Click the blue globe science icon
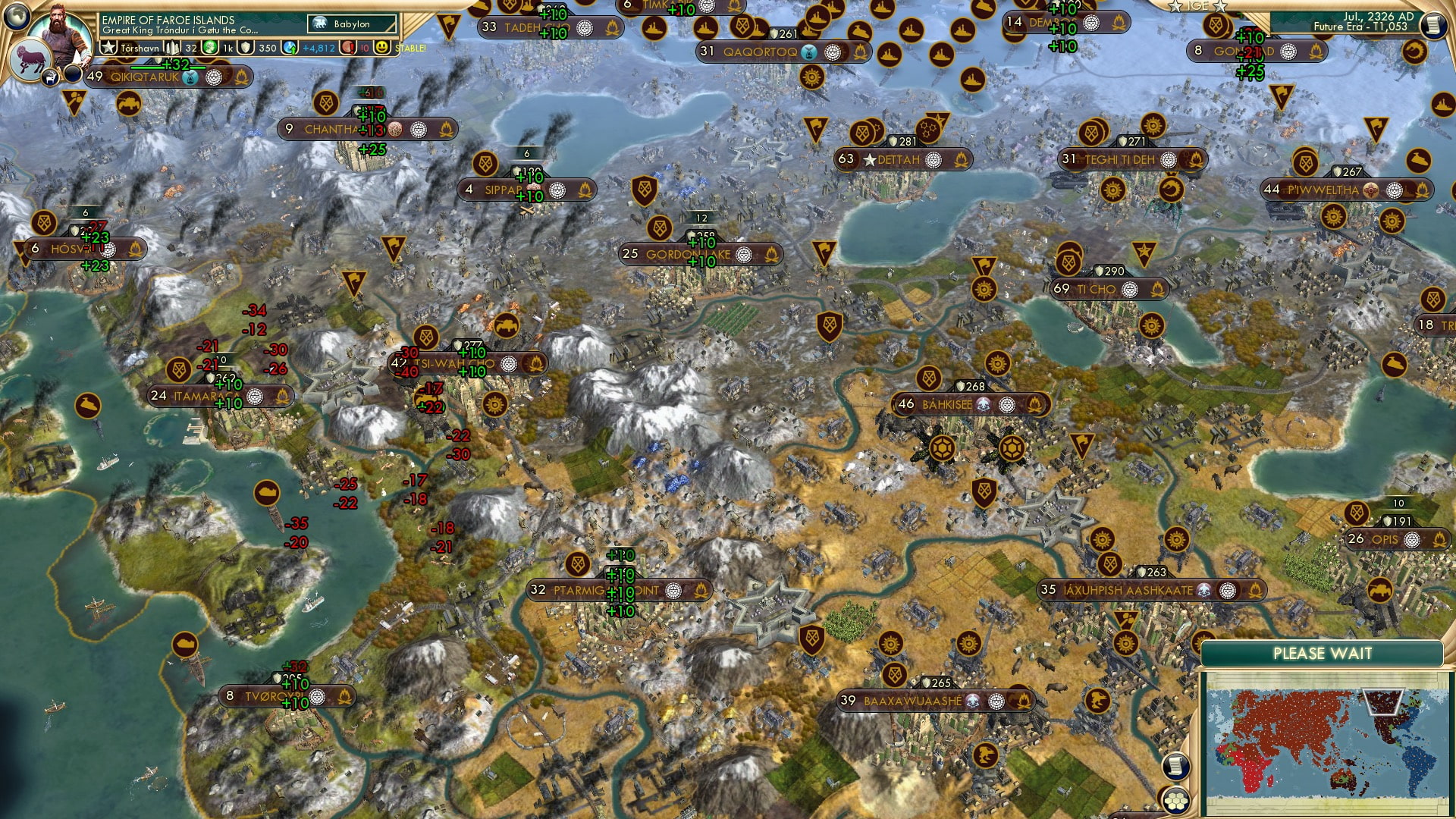Image resolution: width=1456 pixels, height=819 pixels. click(290, 48)
